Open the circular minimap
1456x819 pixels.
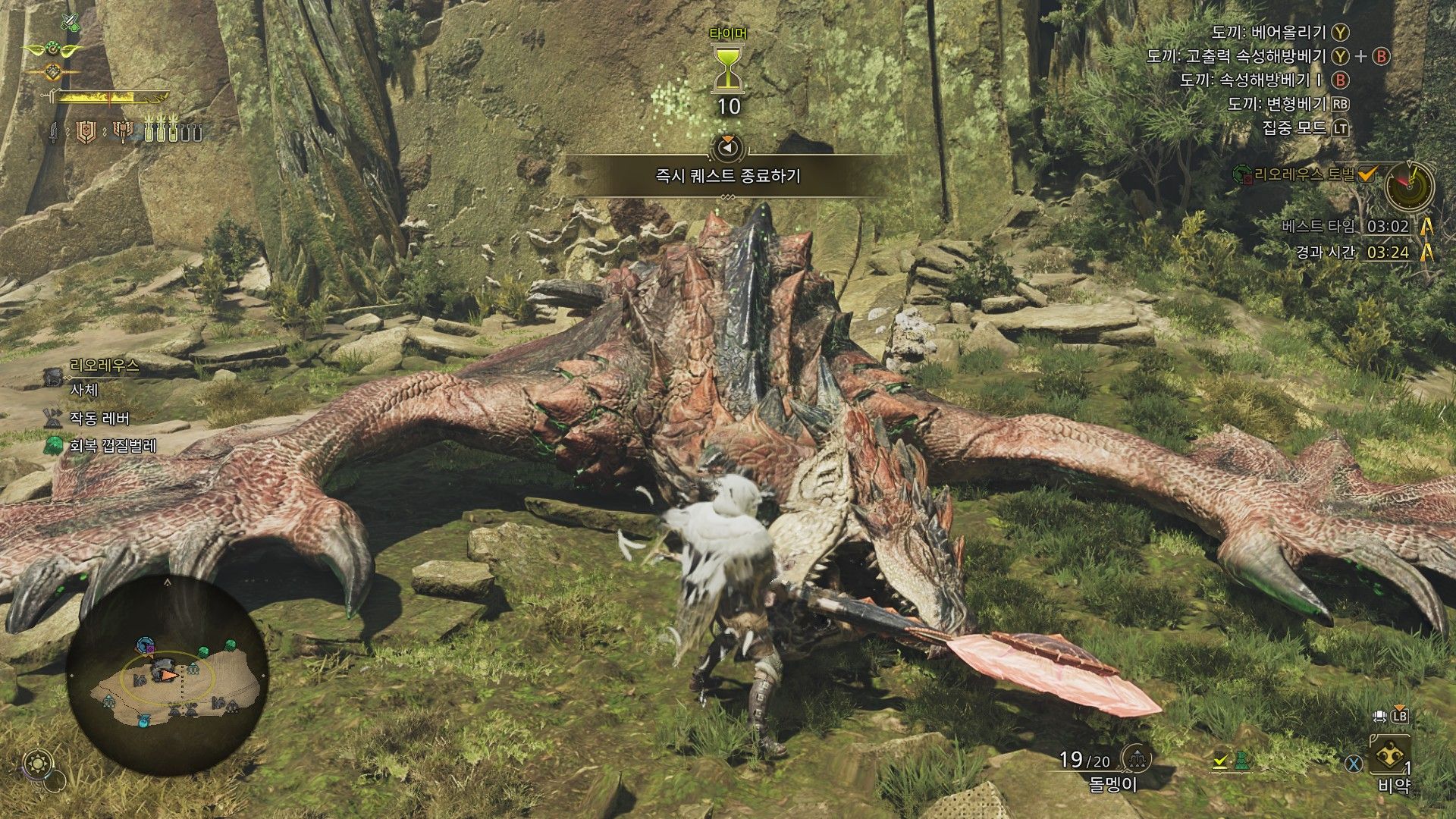[167, 675]
